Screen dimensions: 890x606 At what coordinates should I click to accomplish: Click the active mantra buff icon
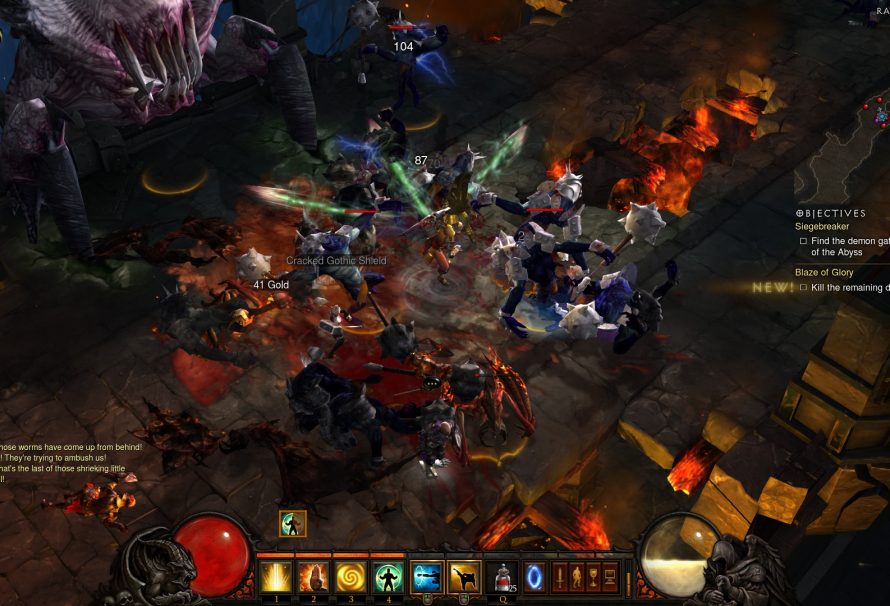coord(293,523)
